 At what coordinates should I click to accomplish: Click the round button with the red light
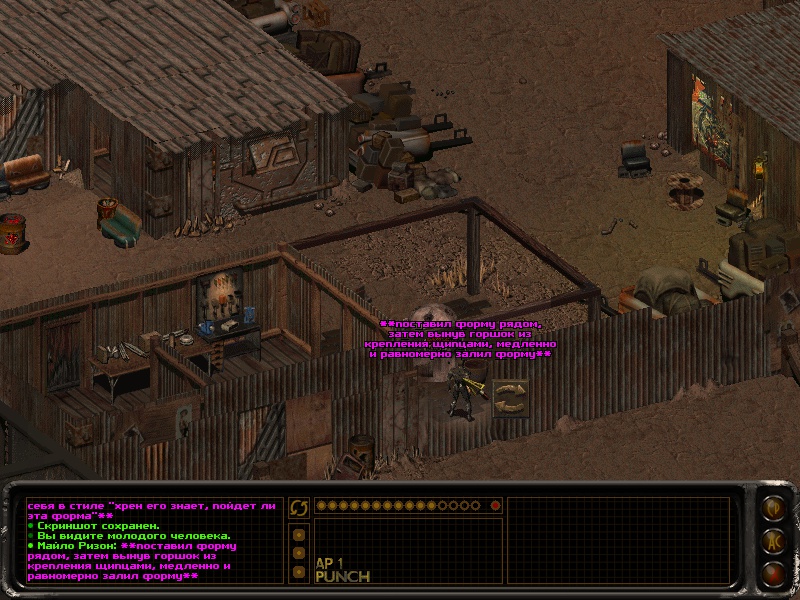point(772,573)
